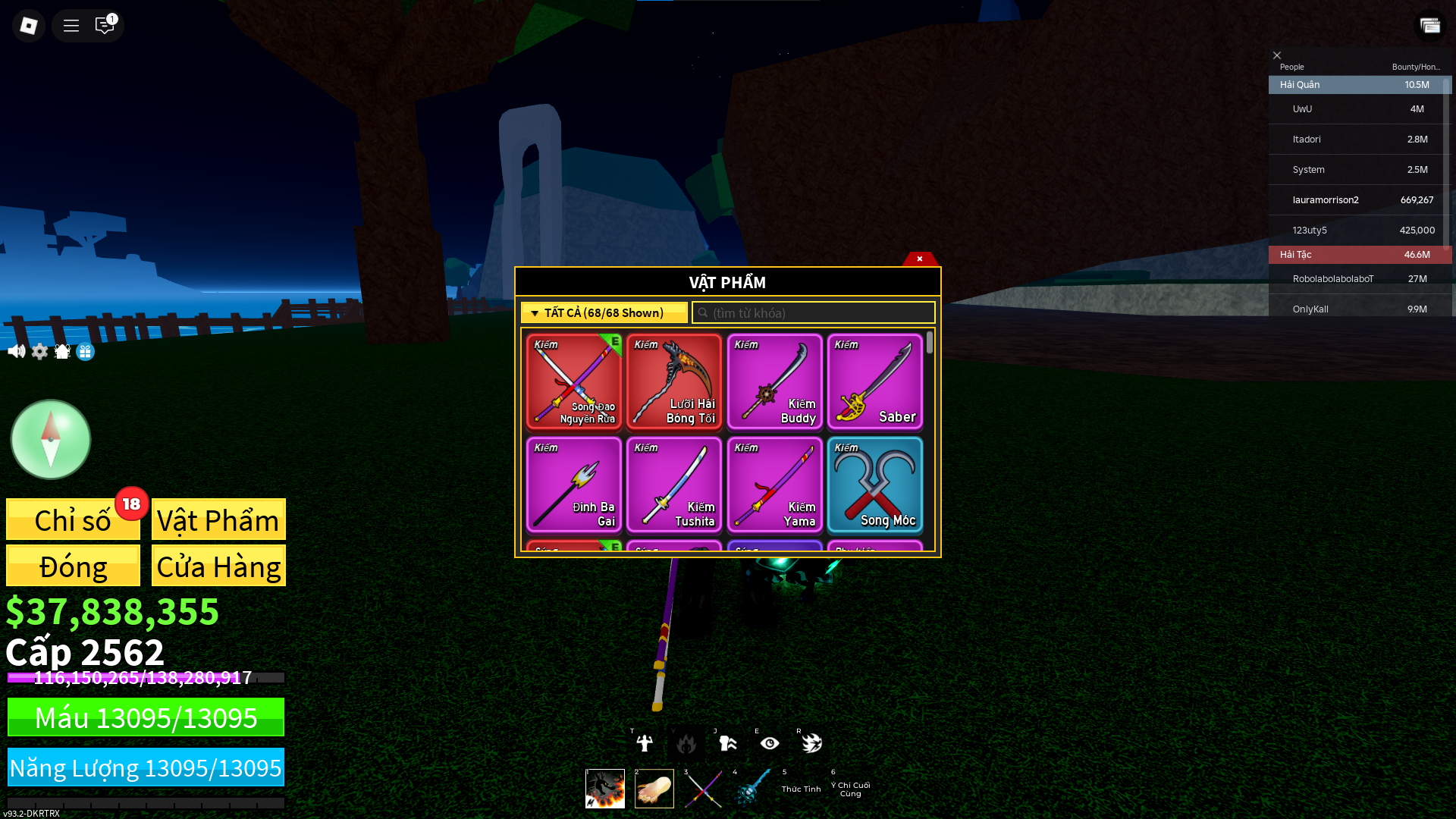Select the Lưỡi Hái Bóng Tối scythe

coord(673,382)
